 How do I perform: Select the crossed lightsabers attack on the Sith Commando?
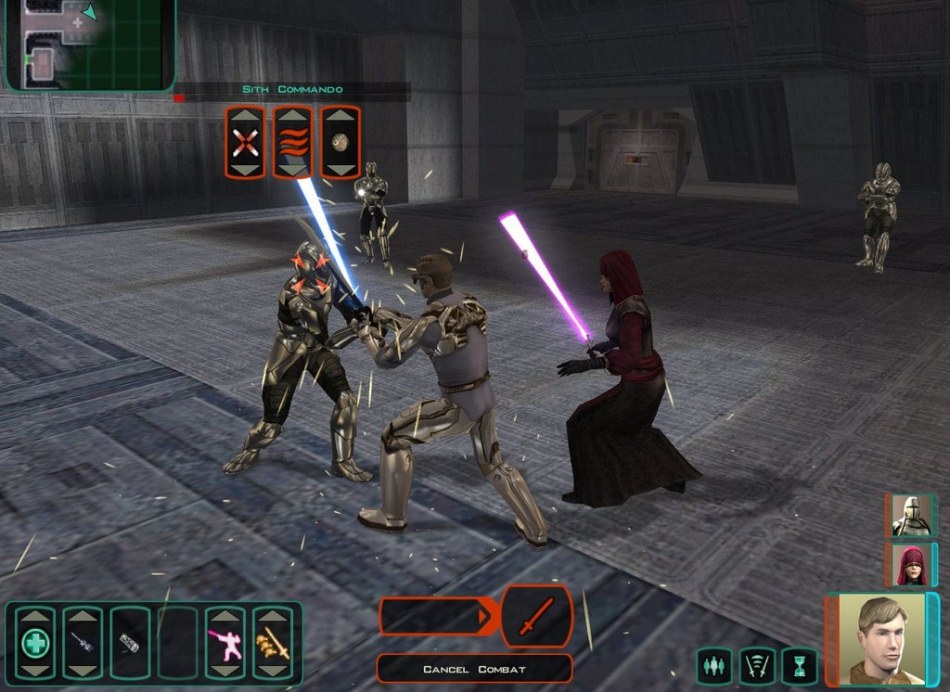tap(245, 142)
